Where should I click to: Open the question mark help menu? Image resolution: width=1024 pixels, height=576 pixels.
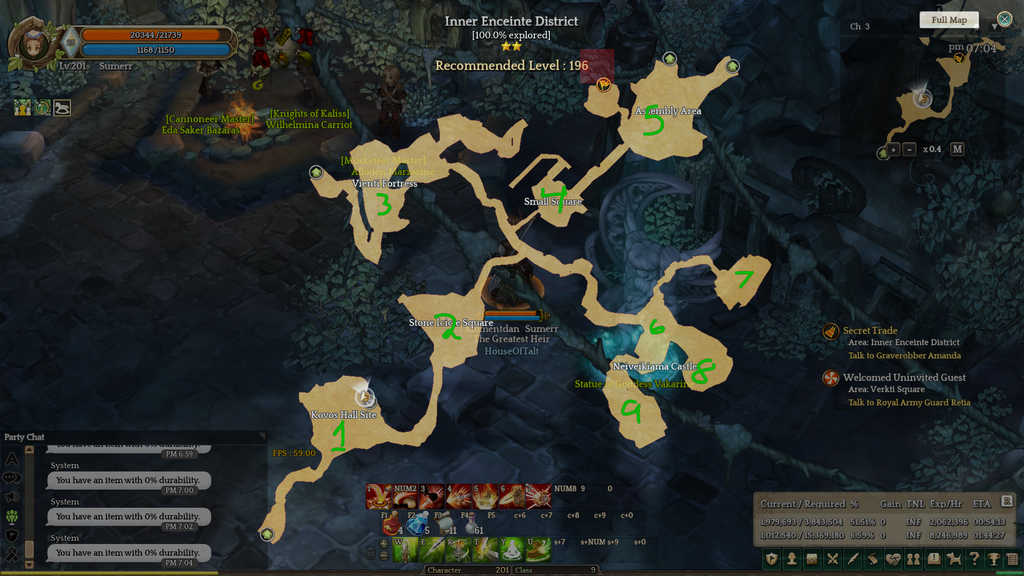click(975, 559)
